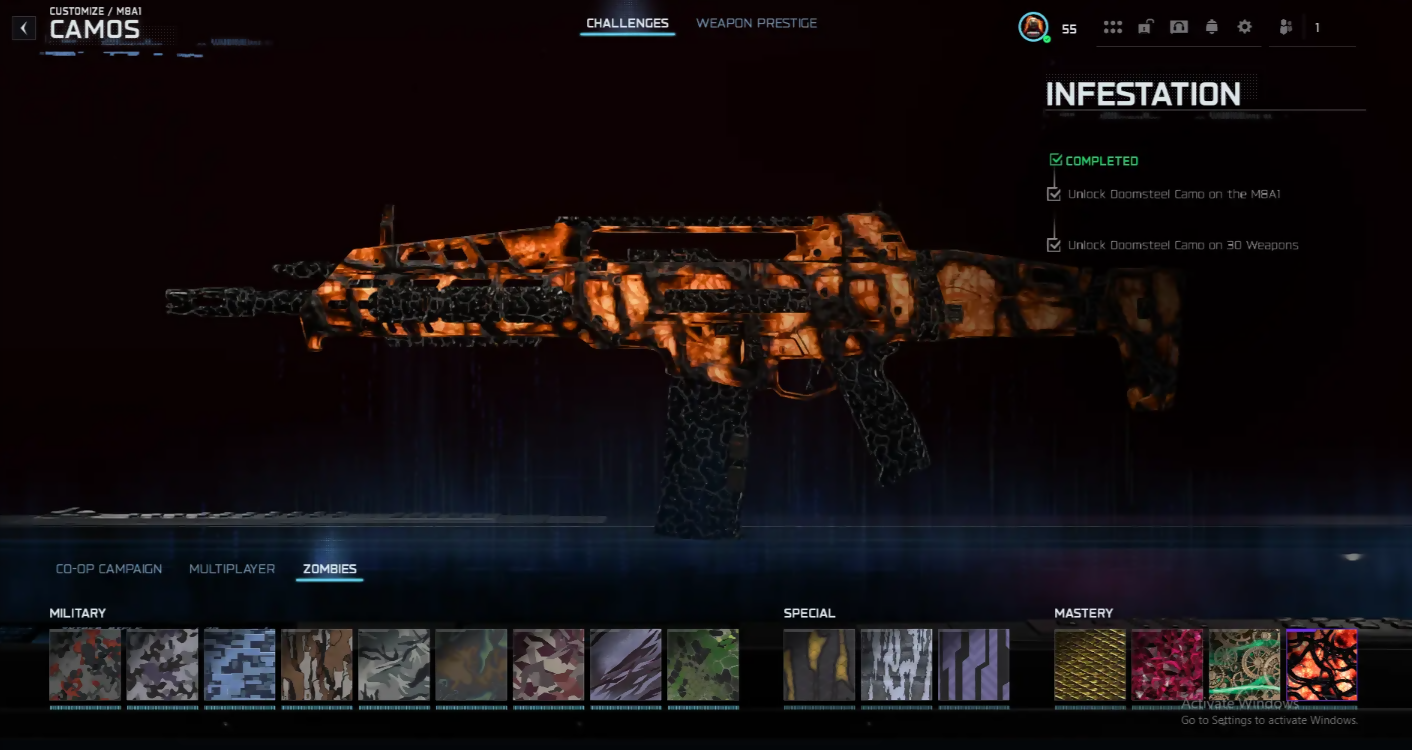Choose the brass gears mastery camo
Viewport: 1412px width, 750px height.
click(1244, 665)
